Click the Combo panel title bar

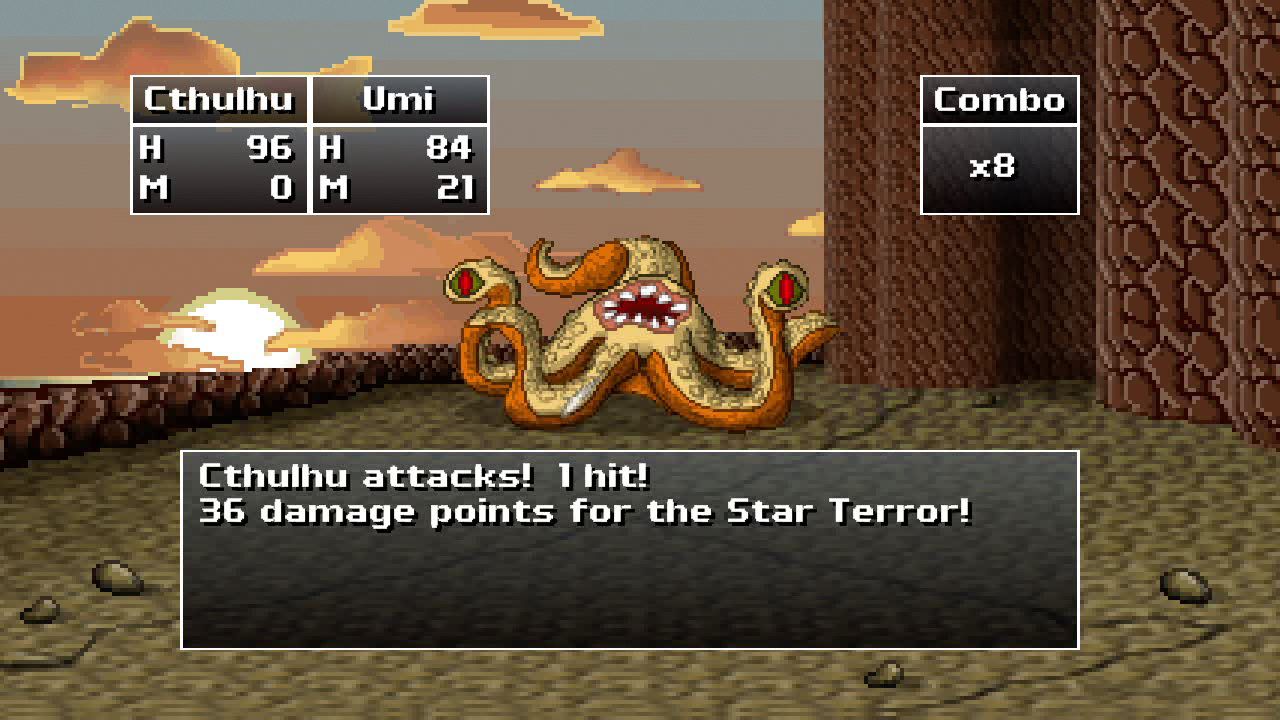[x=999, y=99]
